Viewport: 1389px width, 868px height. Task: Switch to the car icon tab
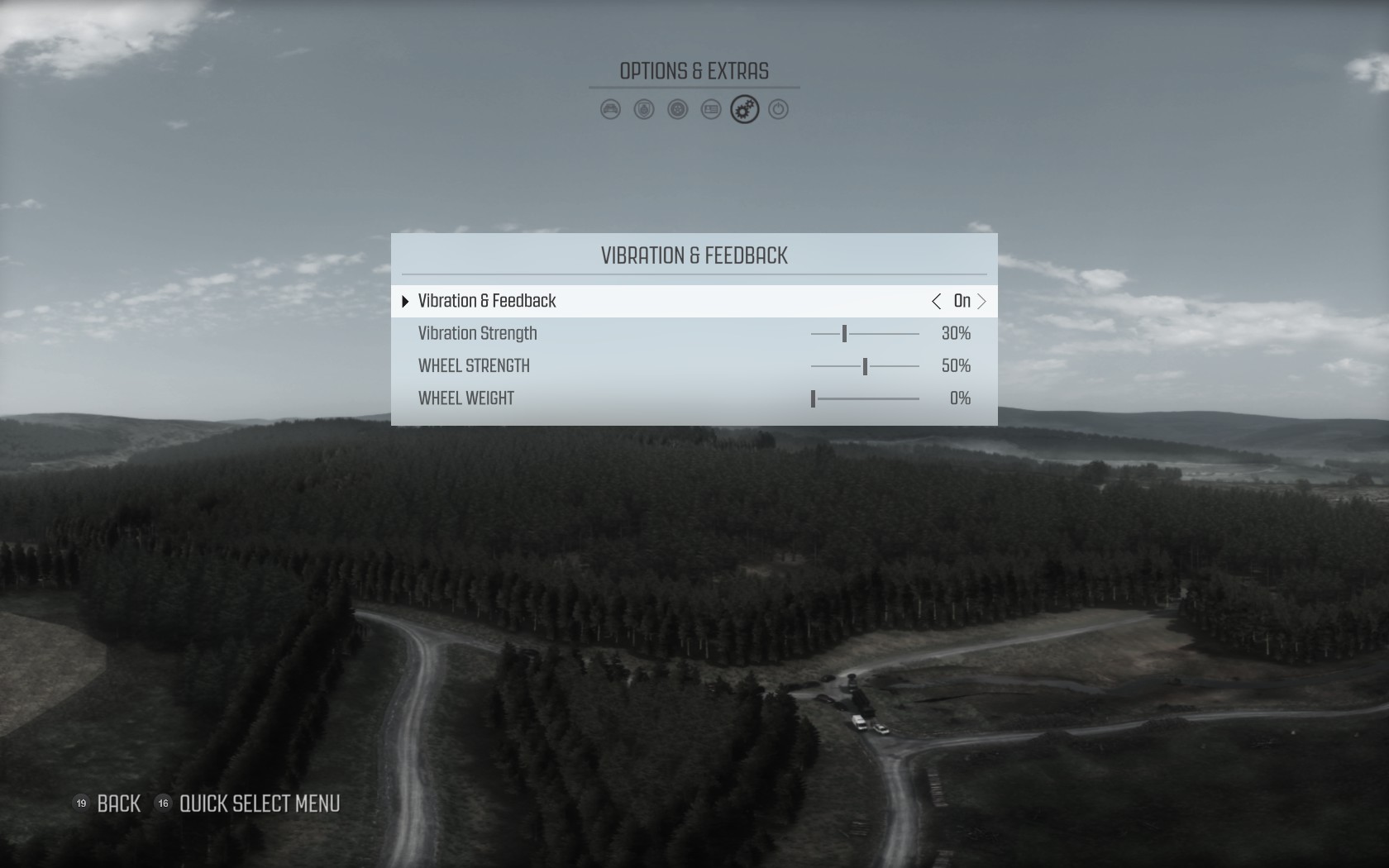[610, 109]
